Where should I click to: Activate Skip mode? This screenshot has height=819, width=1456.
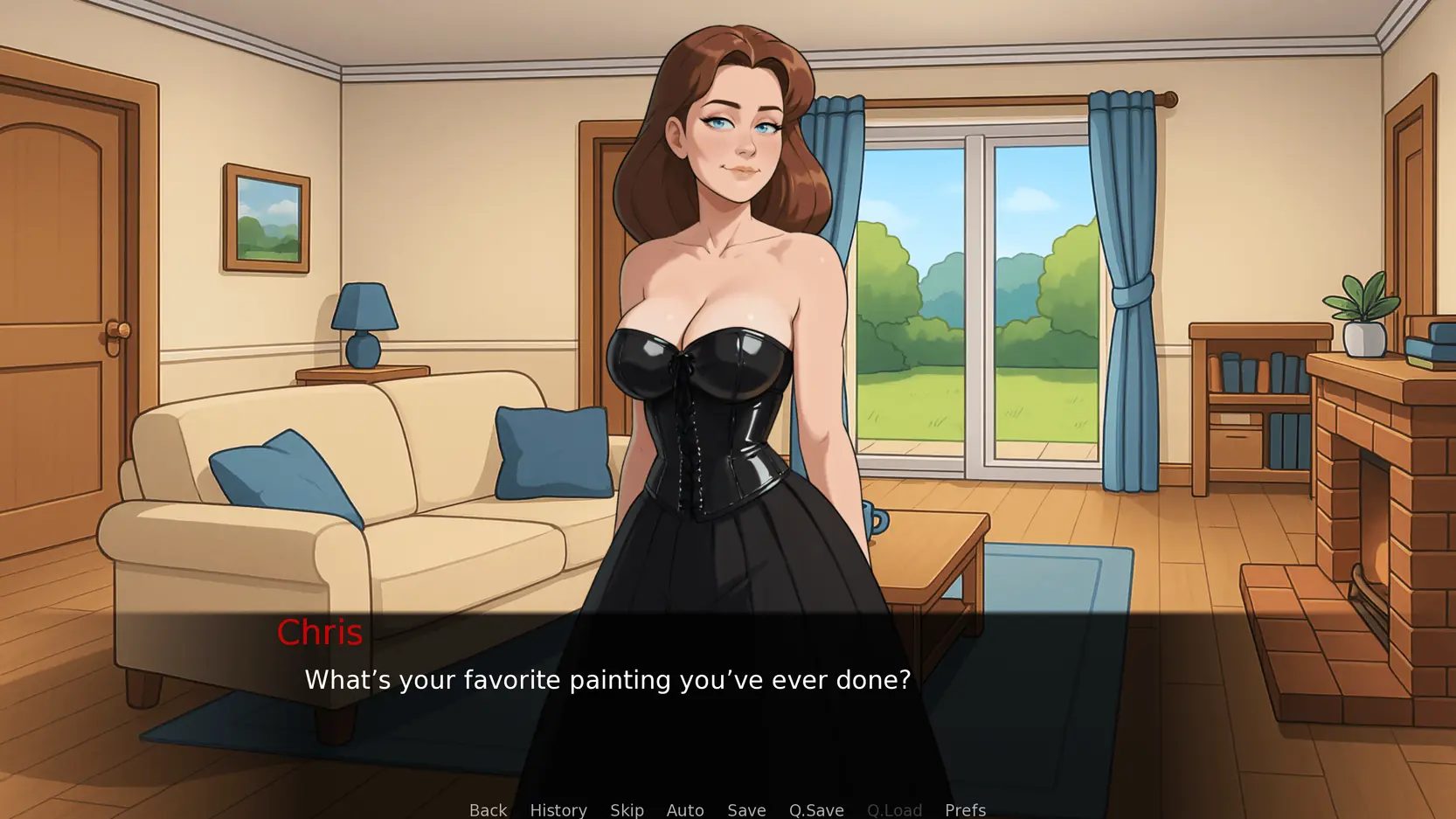click(x=627, y=809)
